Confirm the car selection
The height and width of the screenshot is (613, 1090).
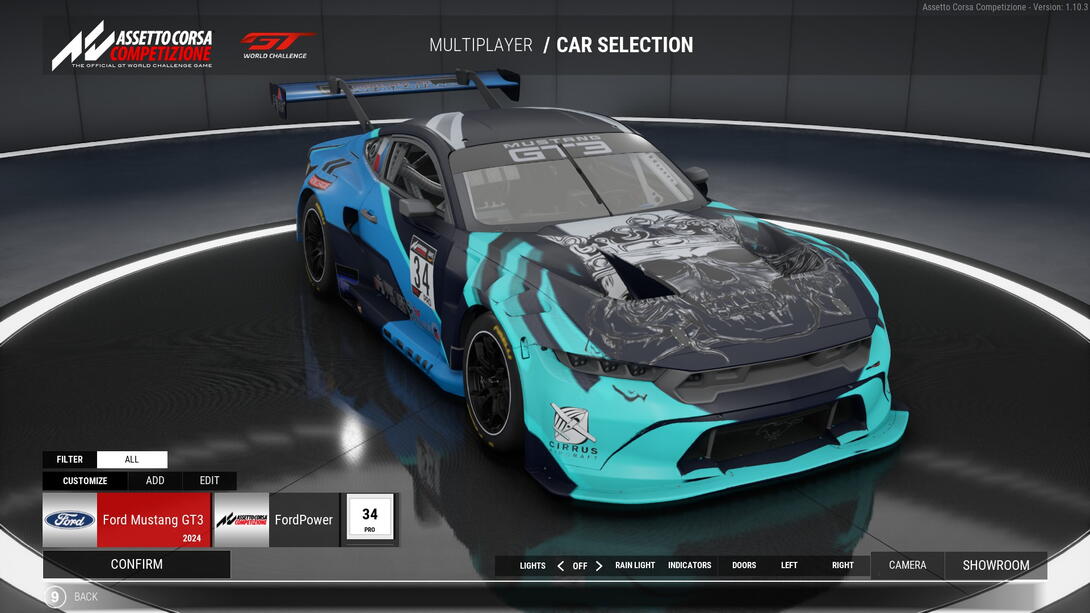[x=136, y=564]
